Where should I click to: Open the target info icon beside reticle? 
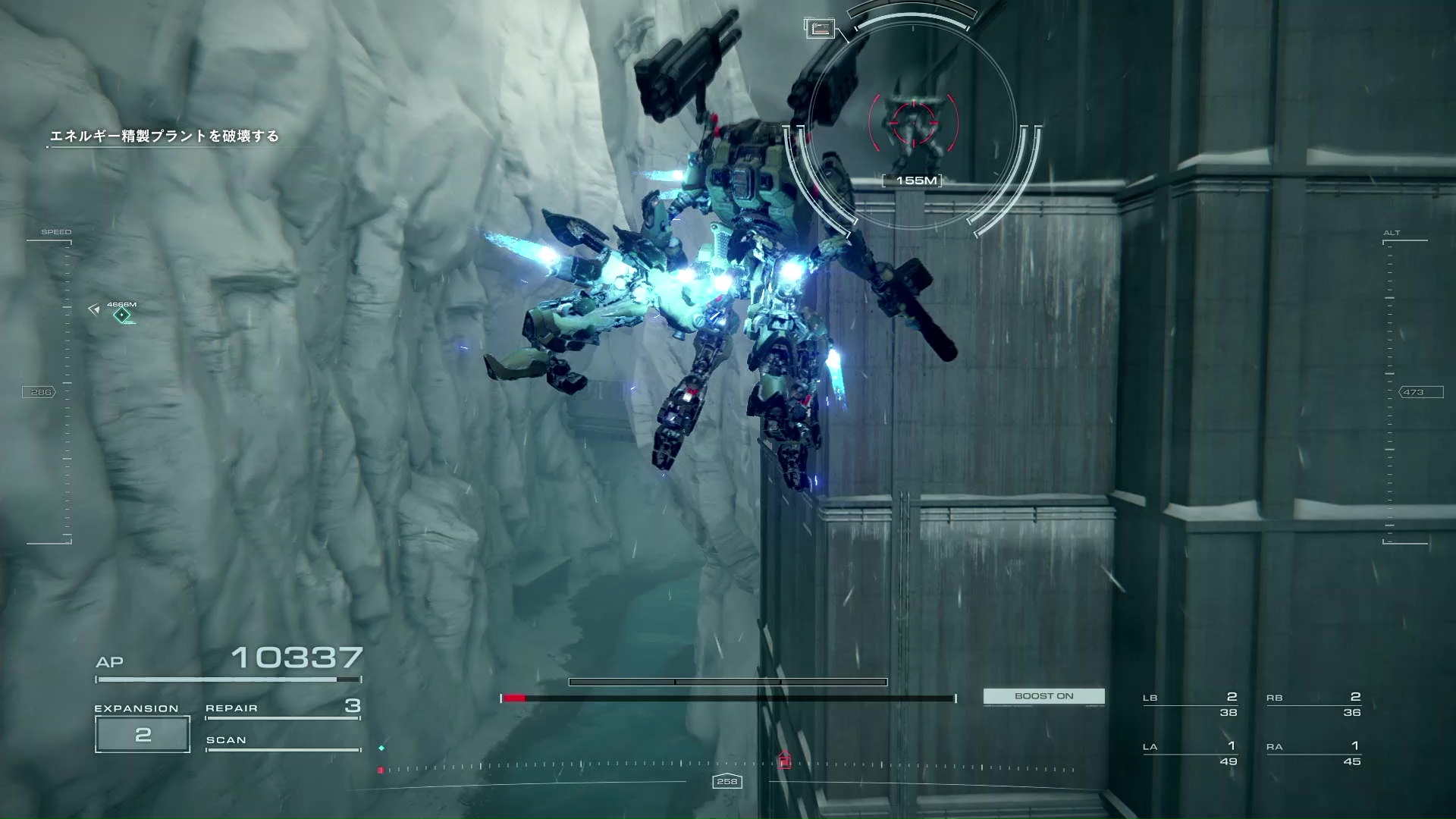click(819, 29)
